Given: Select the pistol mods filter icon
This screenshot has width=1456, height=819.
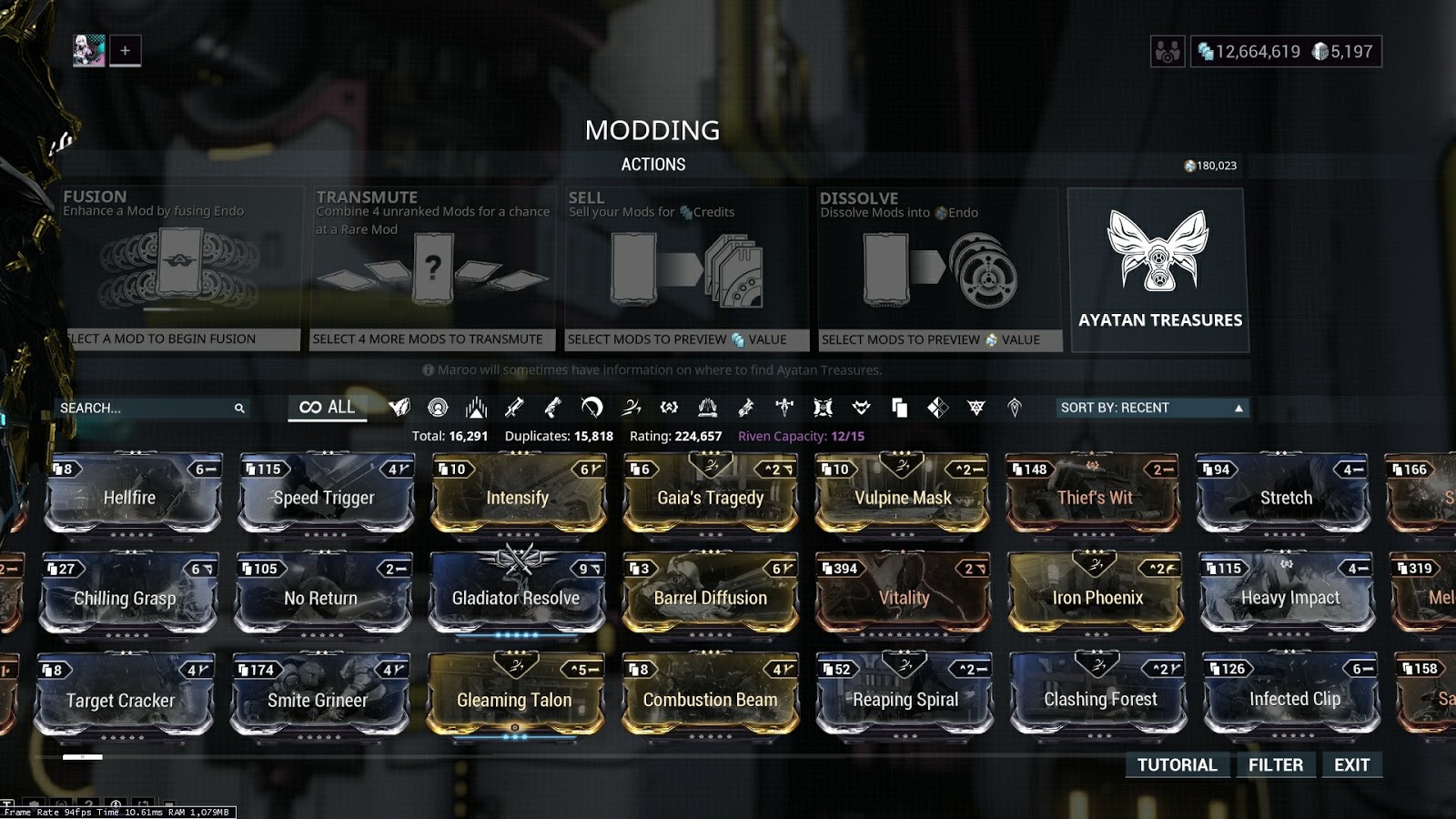Looking at the screenshot, I should click(x=555, y=409).
